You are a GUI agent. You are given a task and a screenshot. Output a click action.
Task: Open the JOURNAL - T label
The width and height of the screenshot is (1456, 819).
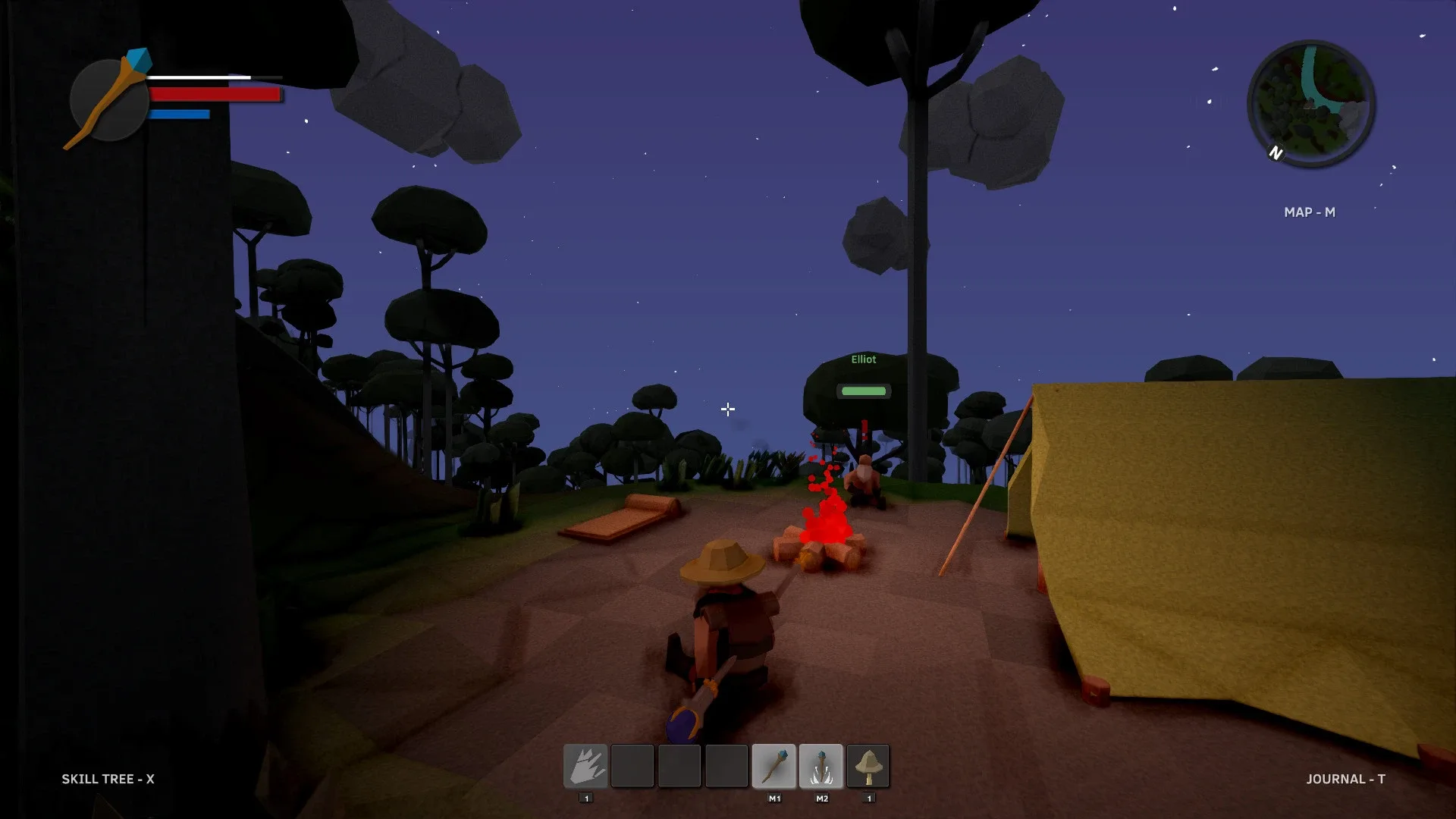point(1347,779)
